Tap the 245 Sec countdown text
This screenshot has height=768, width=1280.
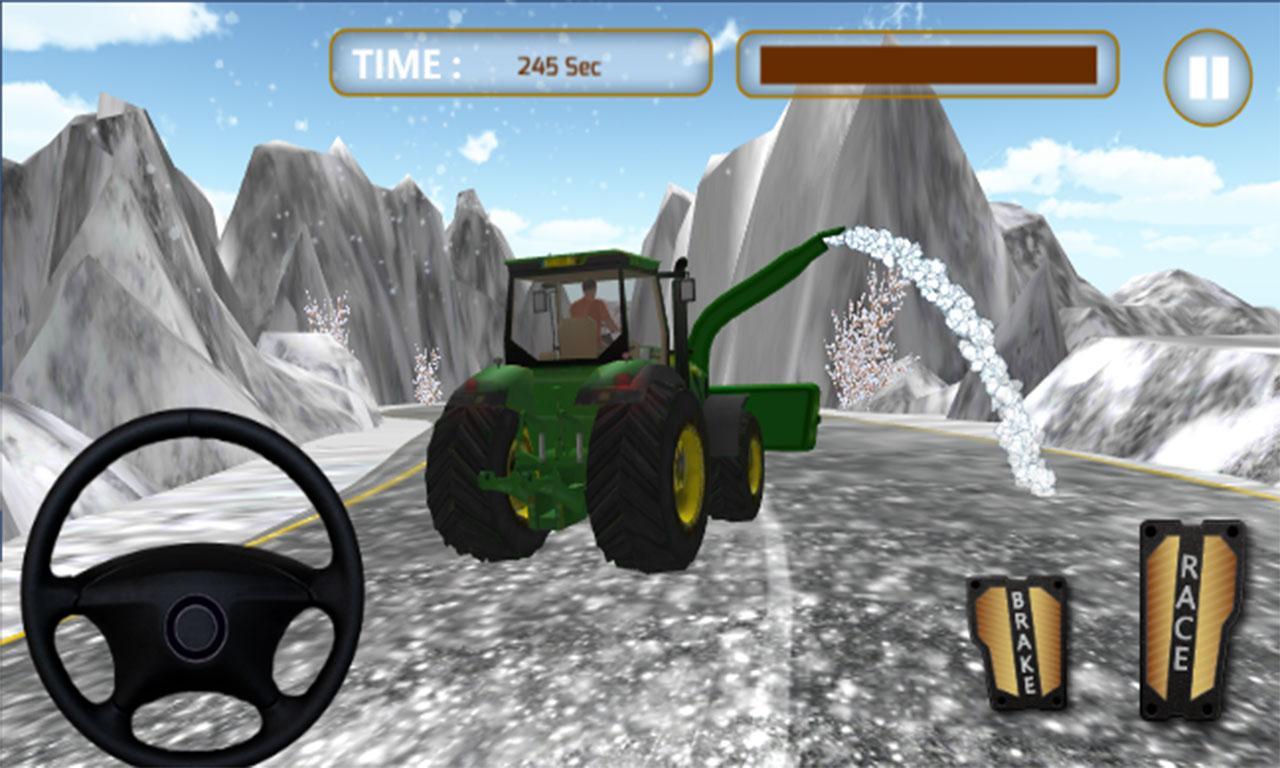pyautogui.click(x=558, y=64)
